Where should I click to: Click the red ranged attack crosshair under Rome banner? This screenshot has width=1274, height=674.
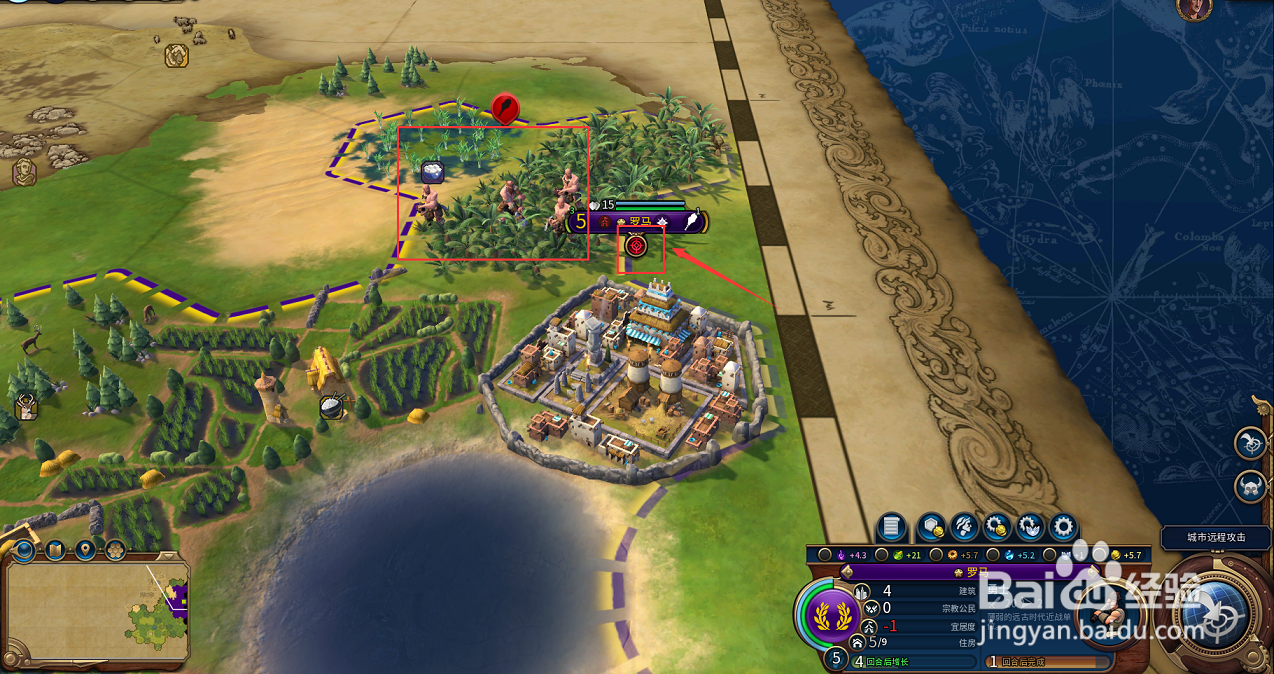637,244
